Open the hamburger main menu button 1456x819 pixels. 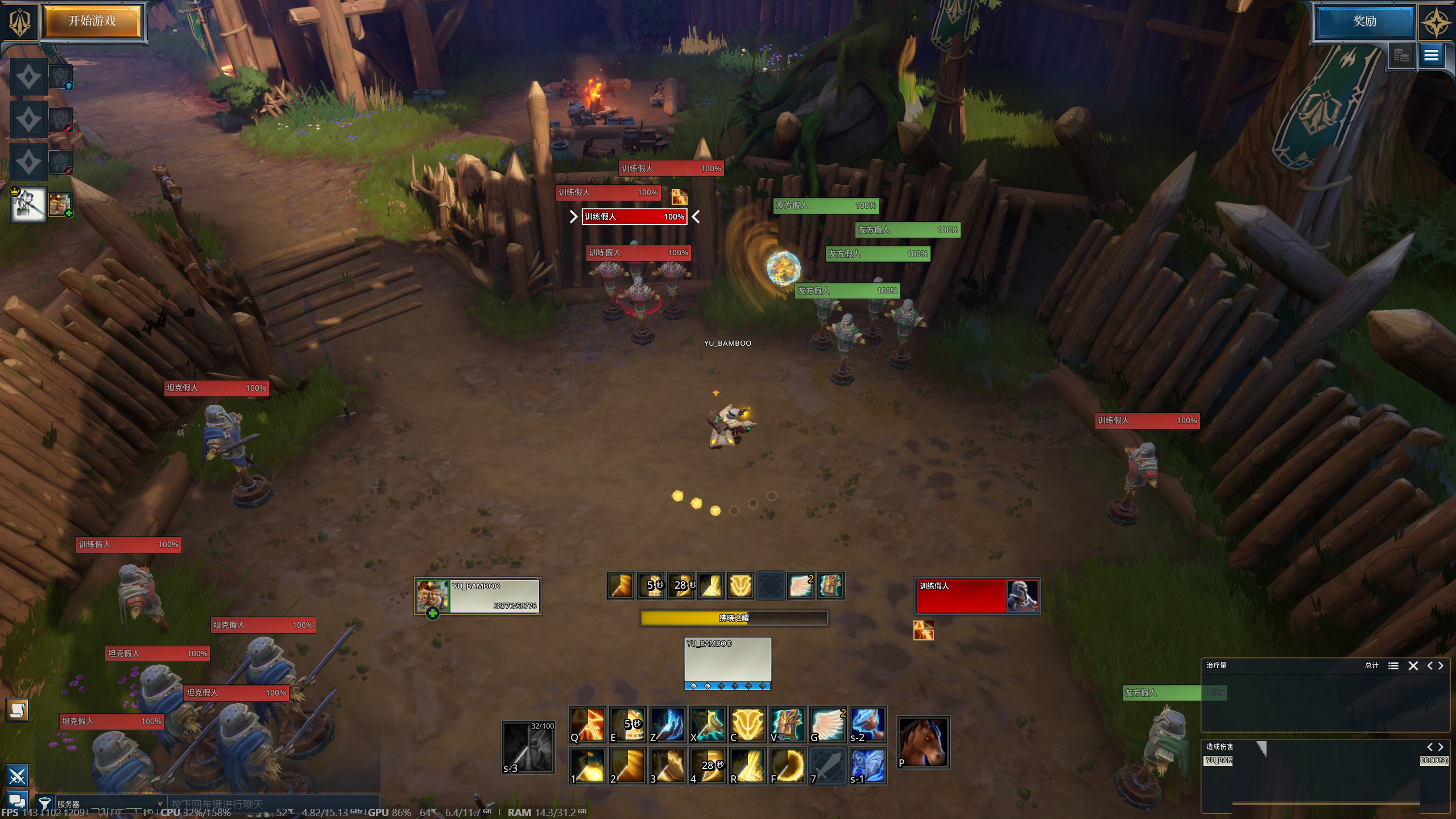(x=1431, y=55)
